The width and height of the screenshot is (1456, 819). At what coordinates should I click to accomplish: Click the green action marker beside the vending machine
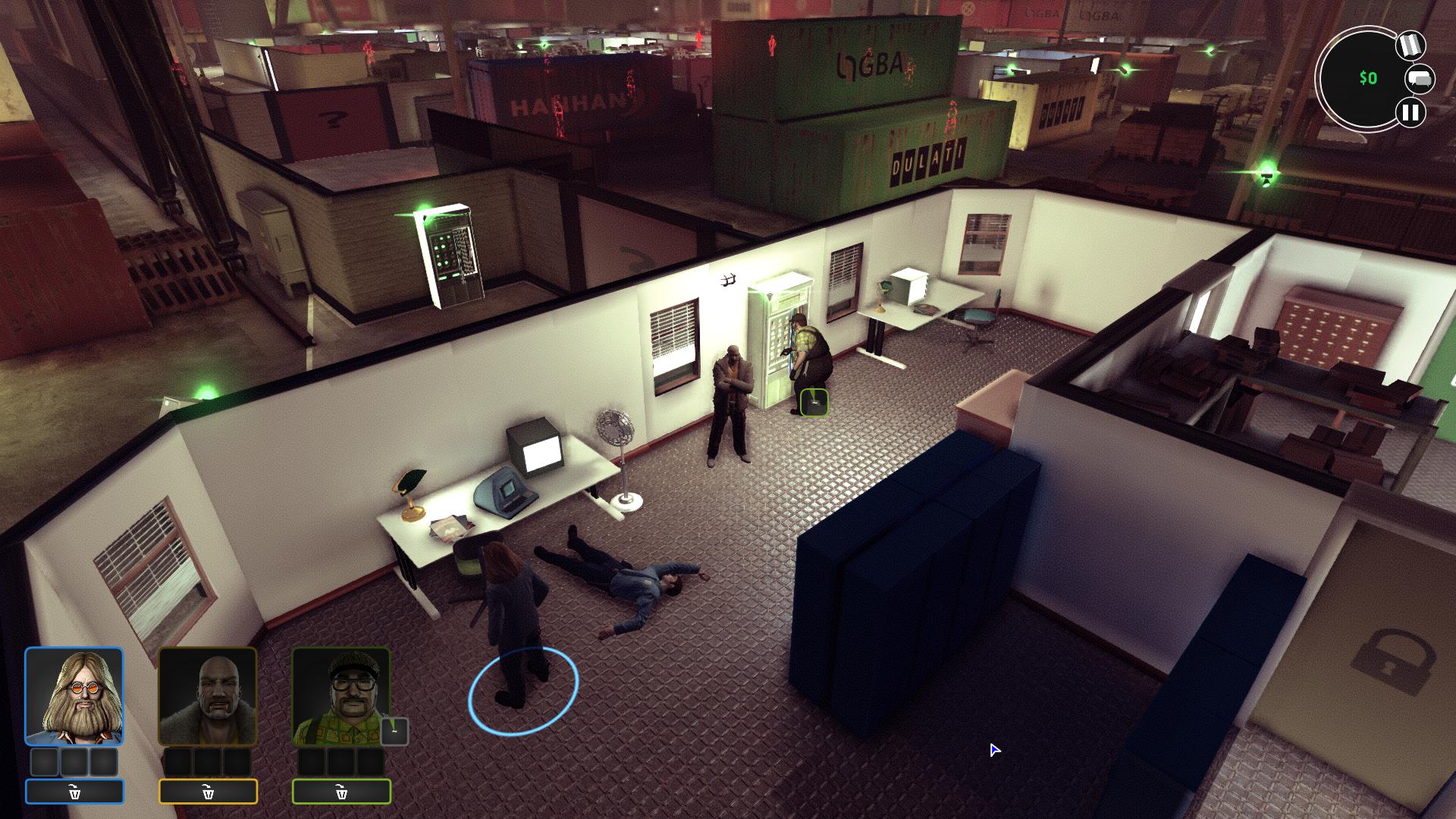click(814, 402)
